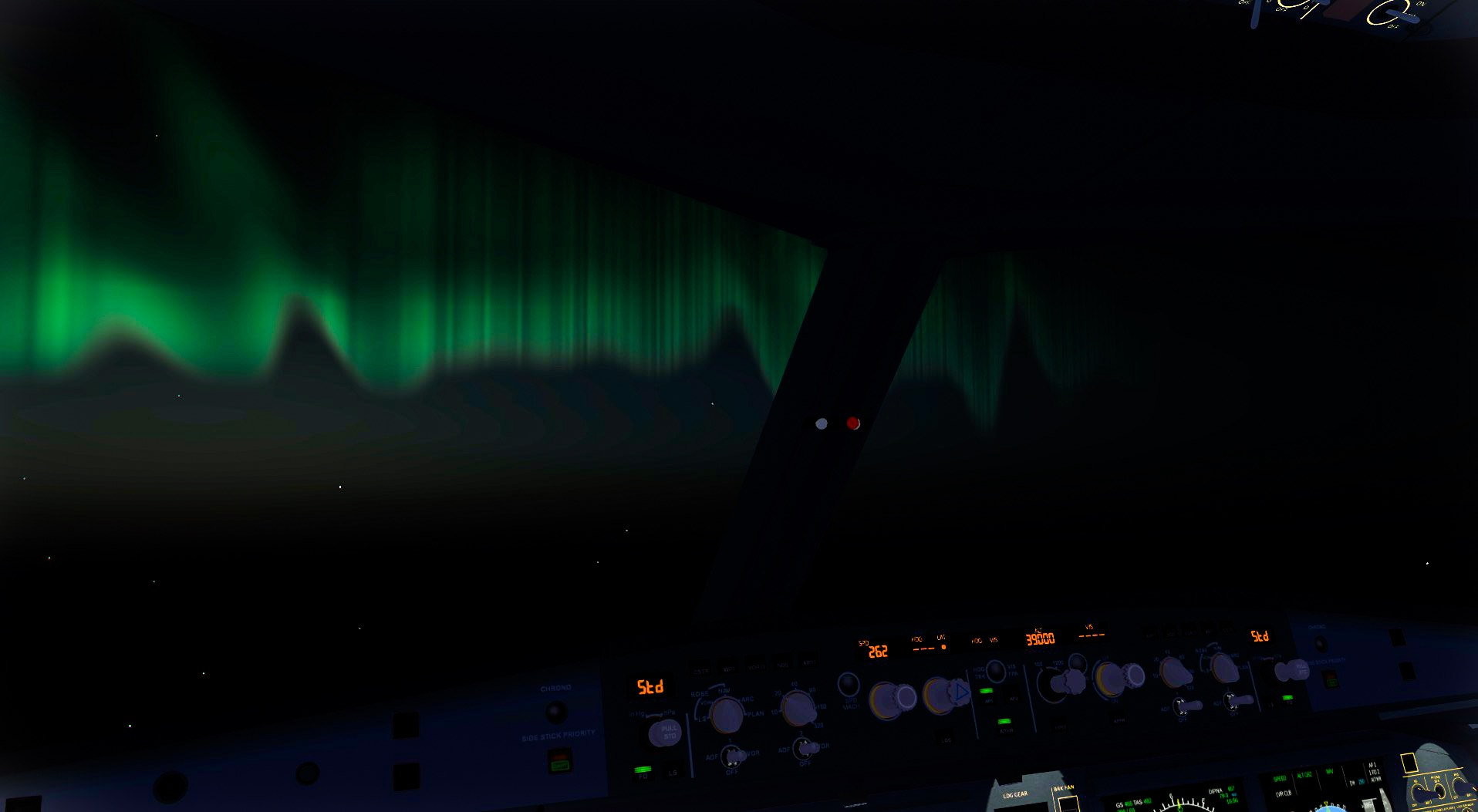
Task: Toggle the A/THR autothrust button
Action: 1004,723
